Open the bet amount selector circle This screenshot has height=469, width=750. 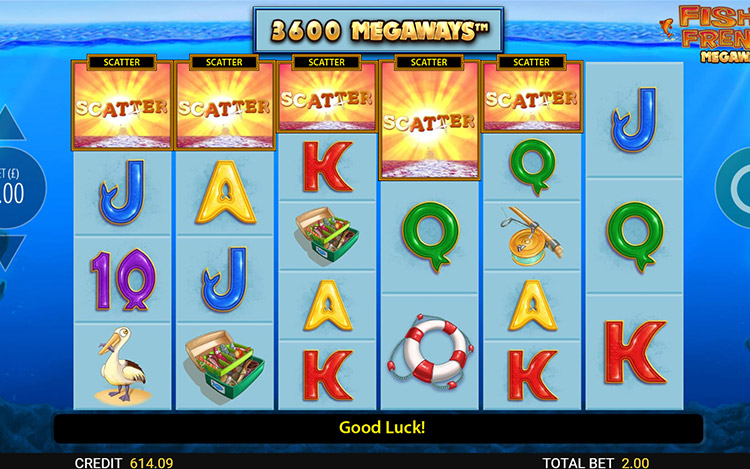[14, 187]
